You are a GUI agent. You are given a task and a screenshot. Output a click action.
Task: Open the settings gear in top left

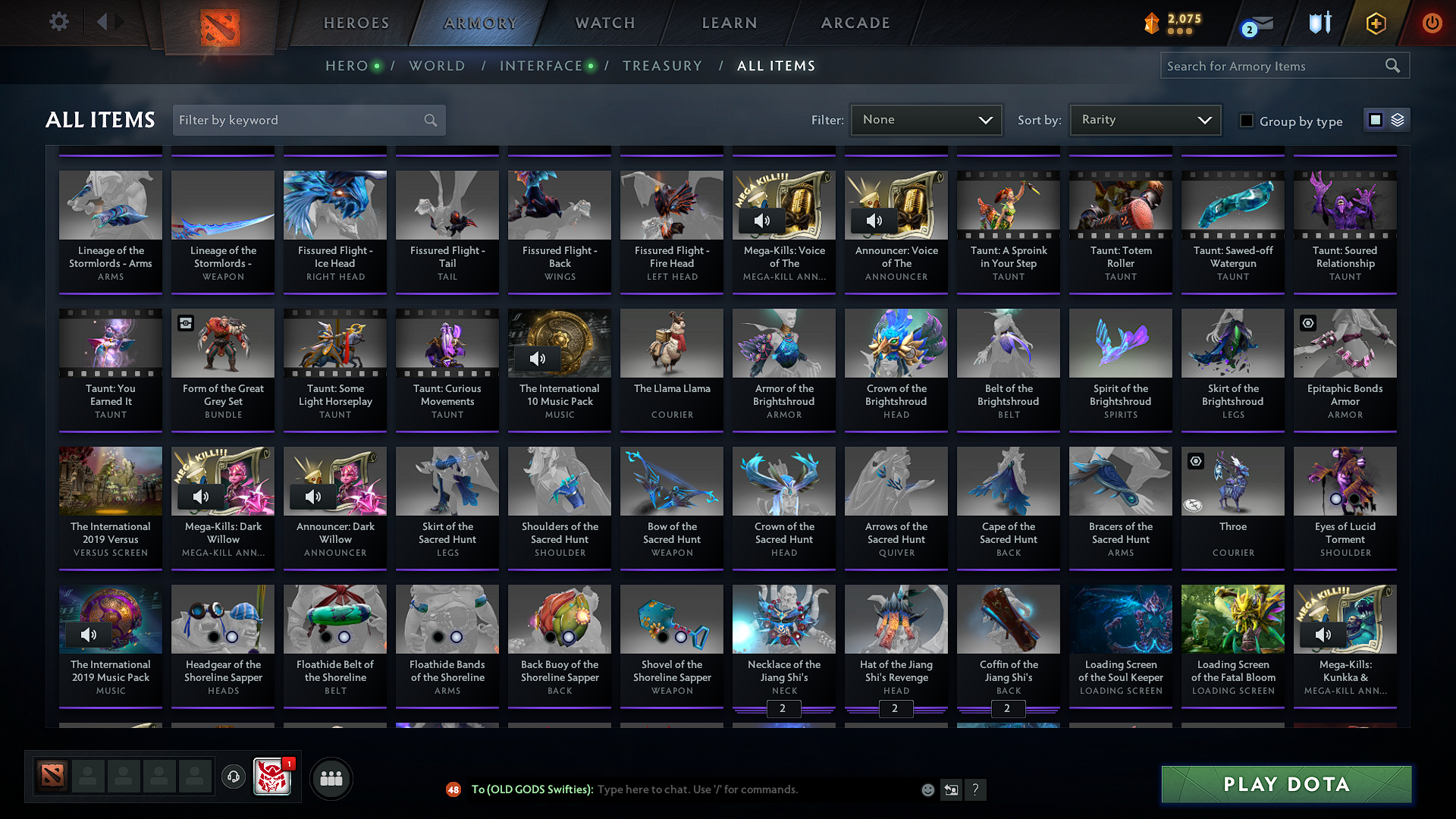(58, 22)
